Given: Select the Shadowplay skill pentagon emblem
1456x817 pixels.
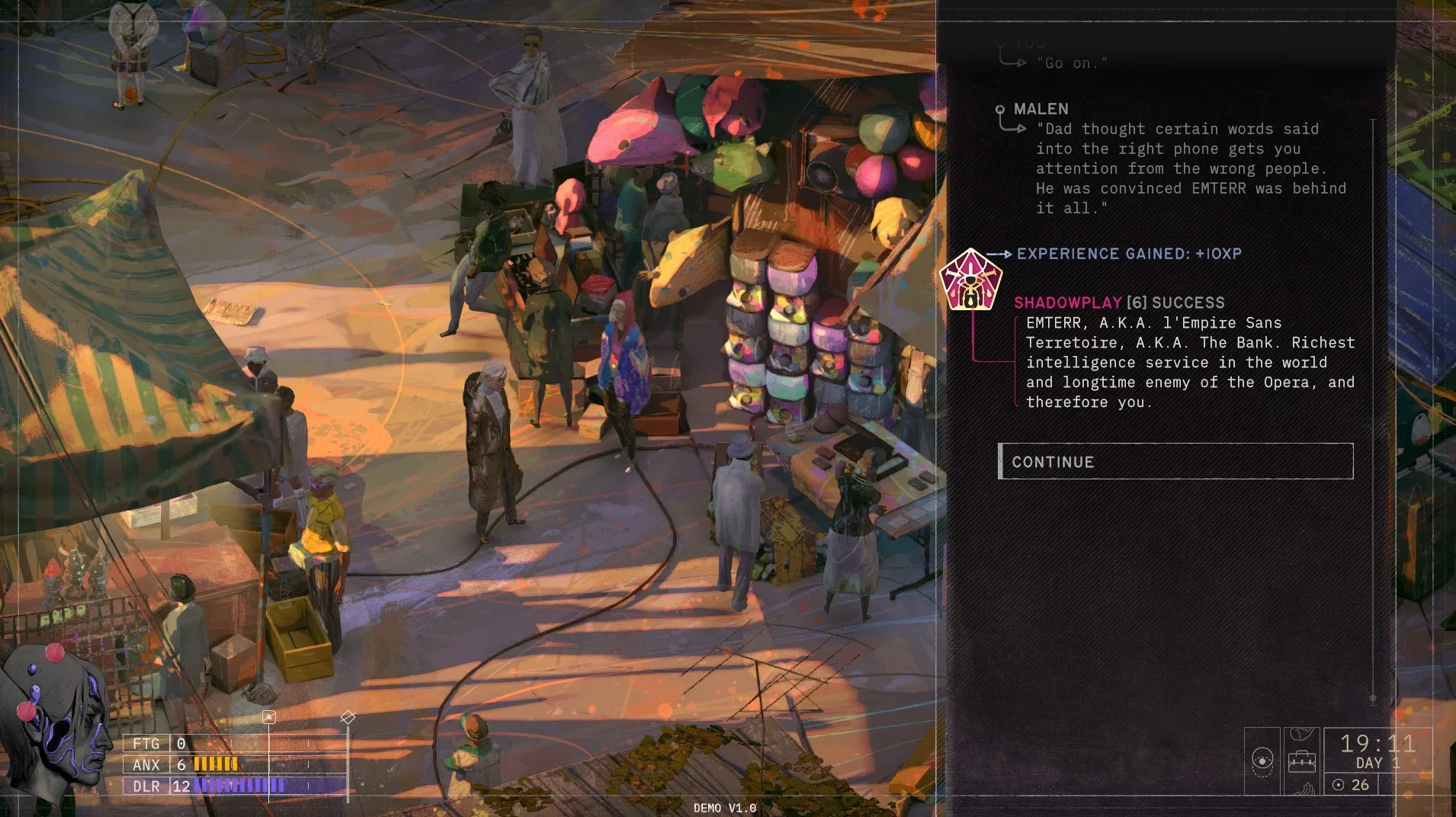Looking at the screenshot, I should (x=970, y=280).
